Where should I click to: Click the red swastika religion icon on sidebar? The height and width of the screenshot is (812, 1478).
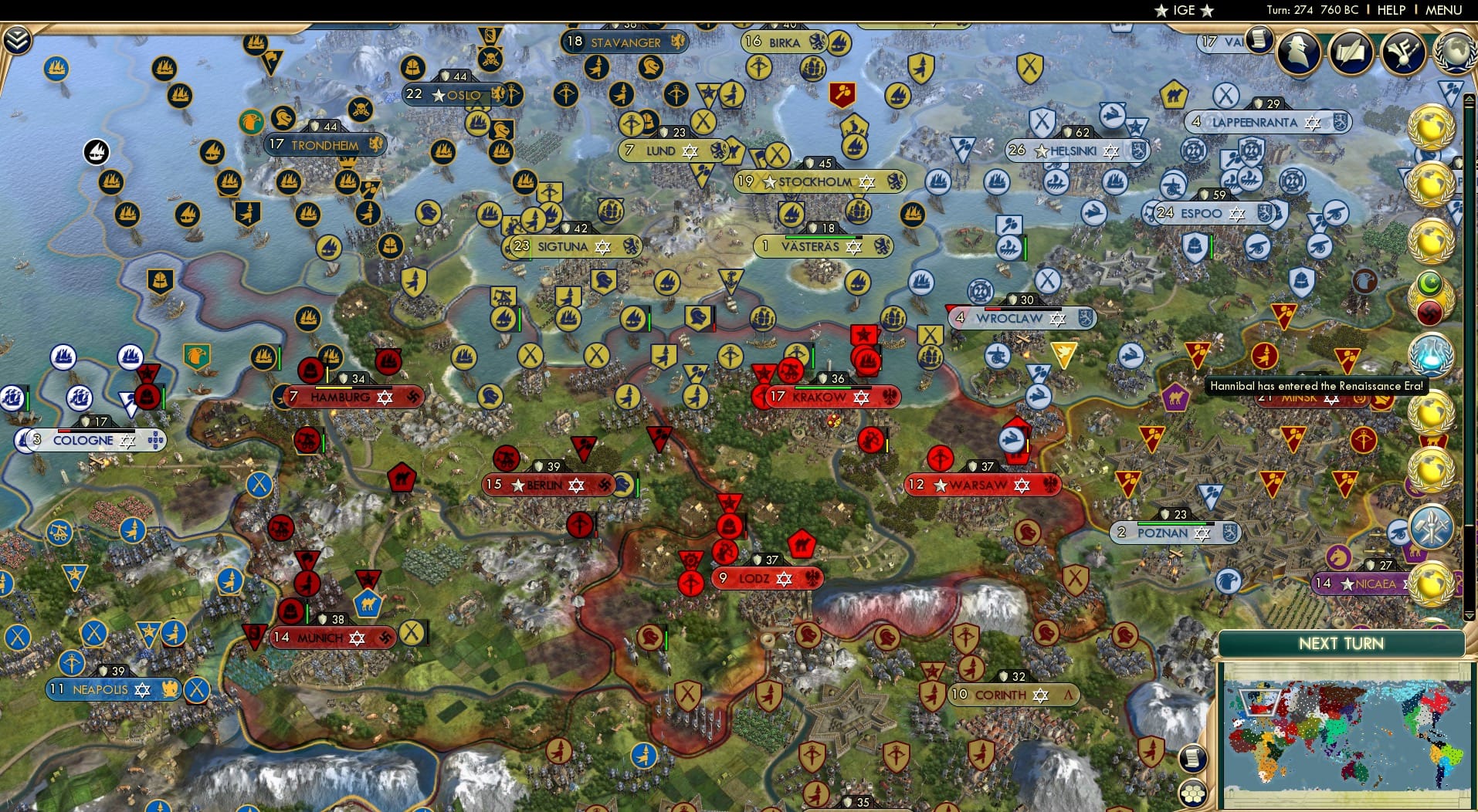click(x=1431, y=312)
